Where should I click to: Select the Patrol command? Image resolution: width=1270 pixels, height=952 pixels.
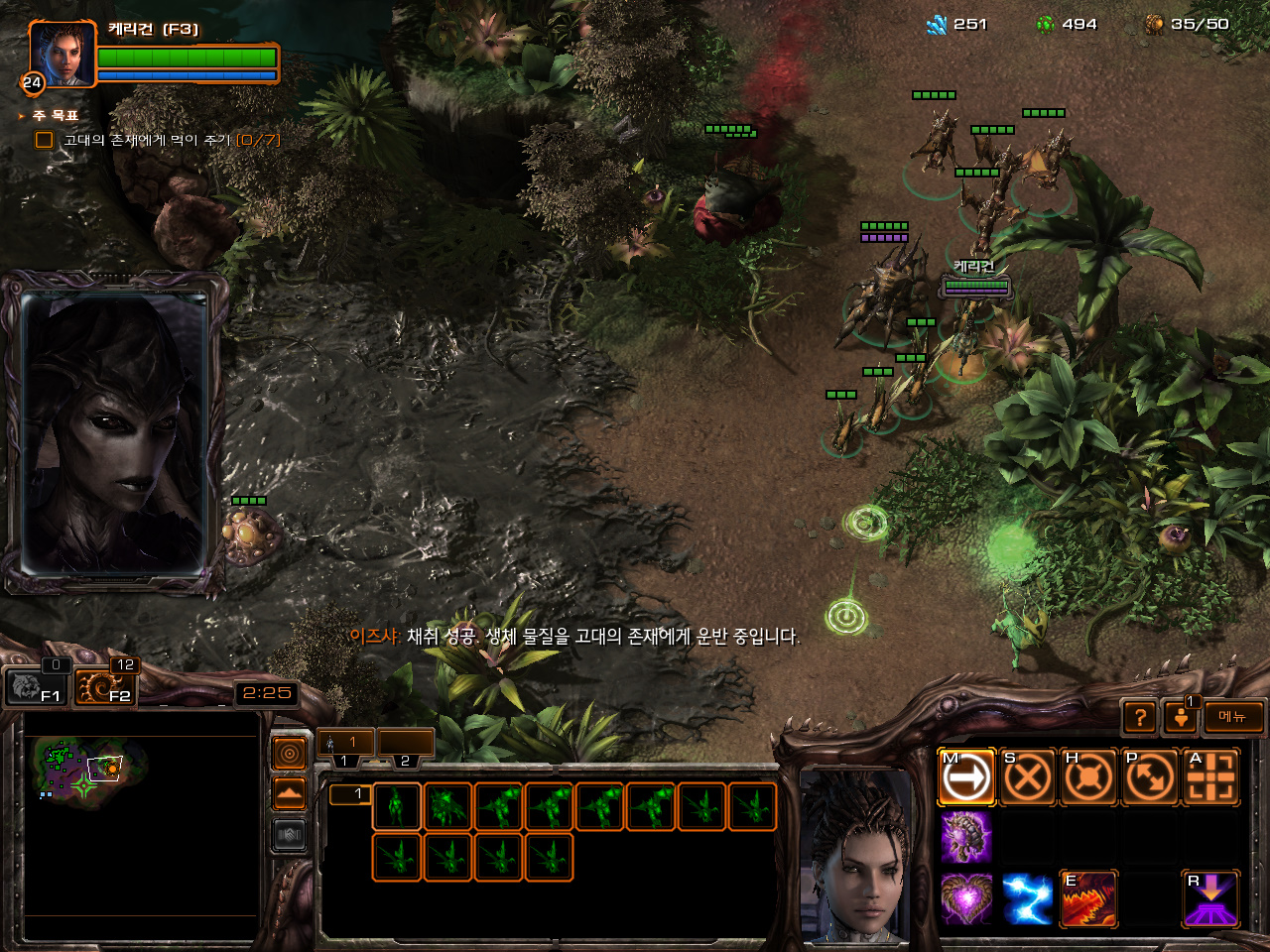1150,777
